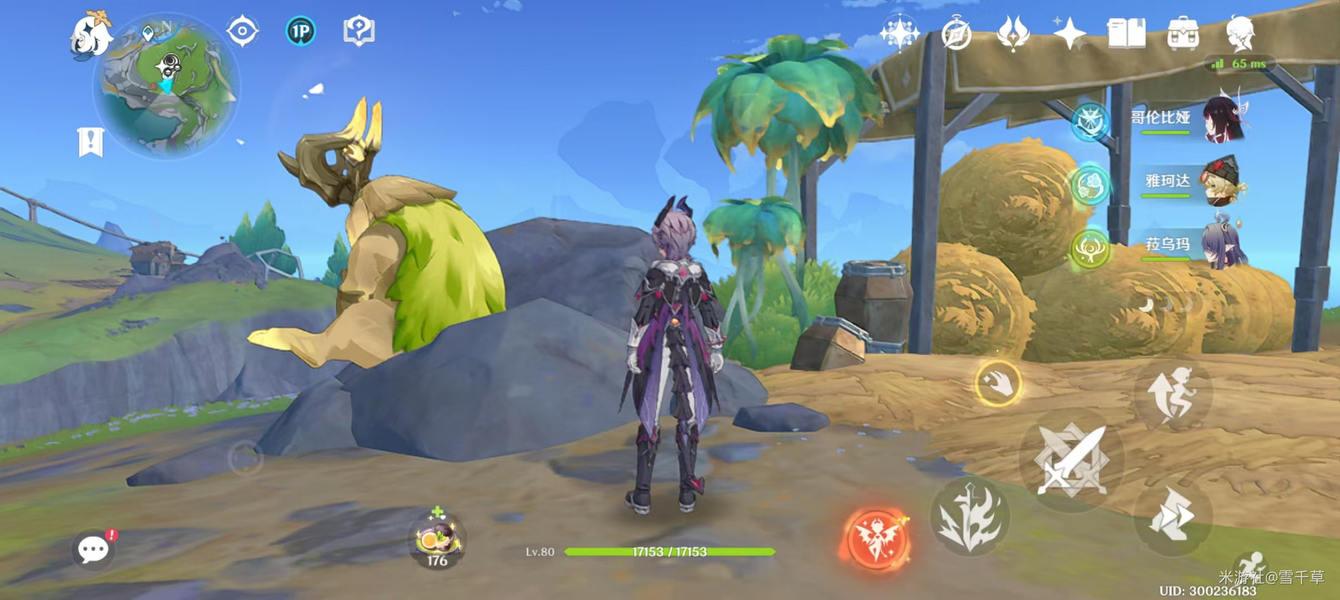Image resolution: width=1340 pixels, height=600 pixels.
Task: Open the 1P co-op mode button
Action: [x=300, y=31]
